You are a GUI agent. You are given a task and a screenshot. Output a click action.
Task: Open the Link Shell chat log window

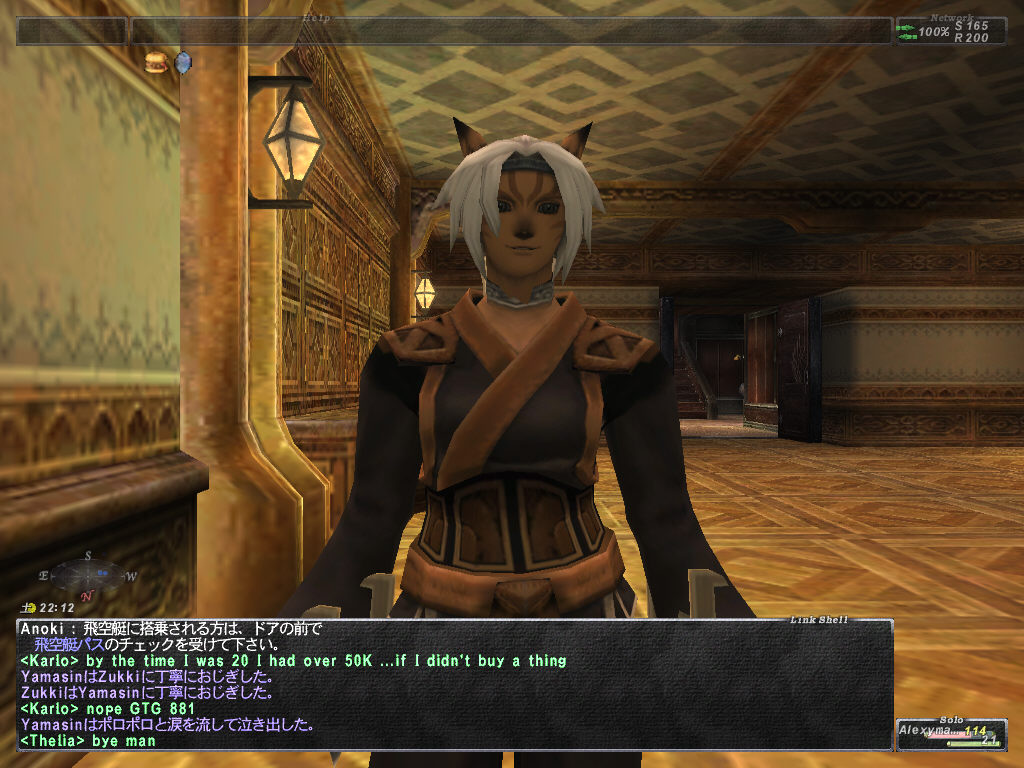[x=454, y=685]
